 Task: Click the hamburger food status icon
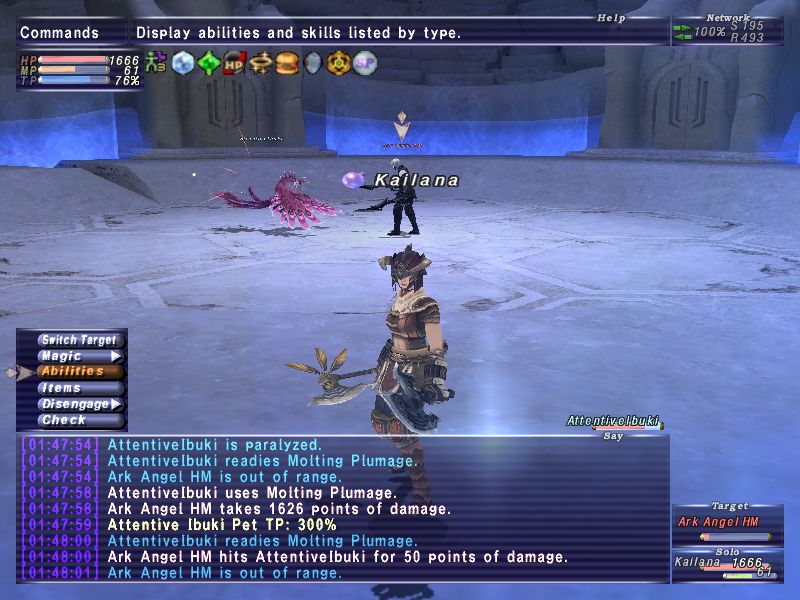287,62
